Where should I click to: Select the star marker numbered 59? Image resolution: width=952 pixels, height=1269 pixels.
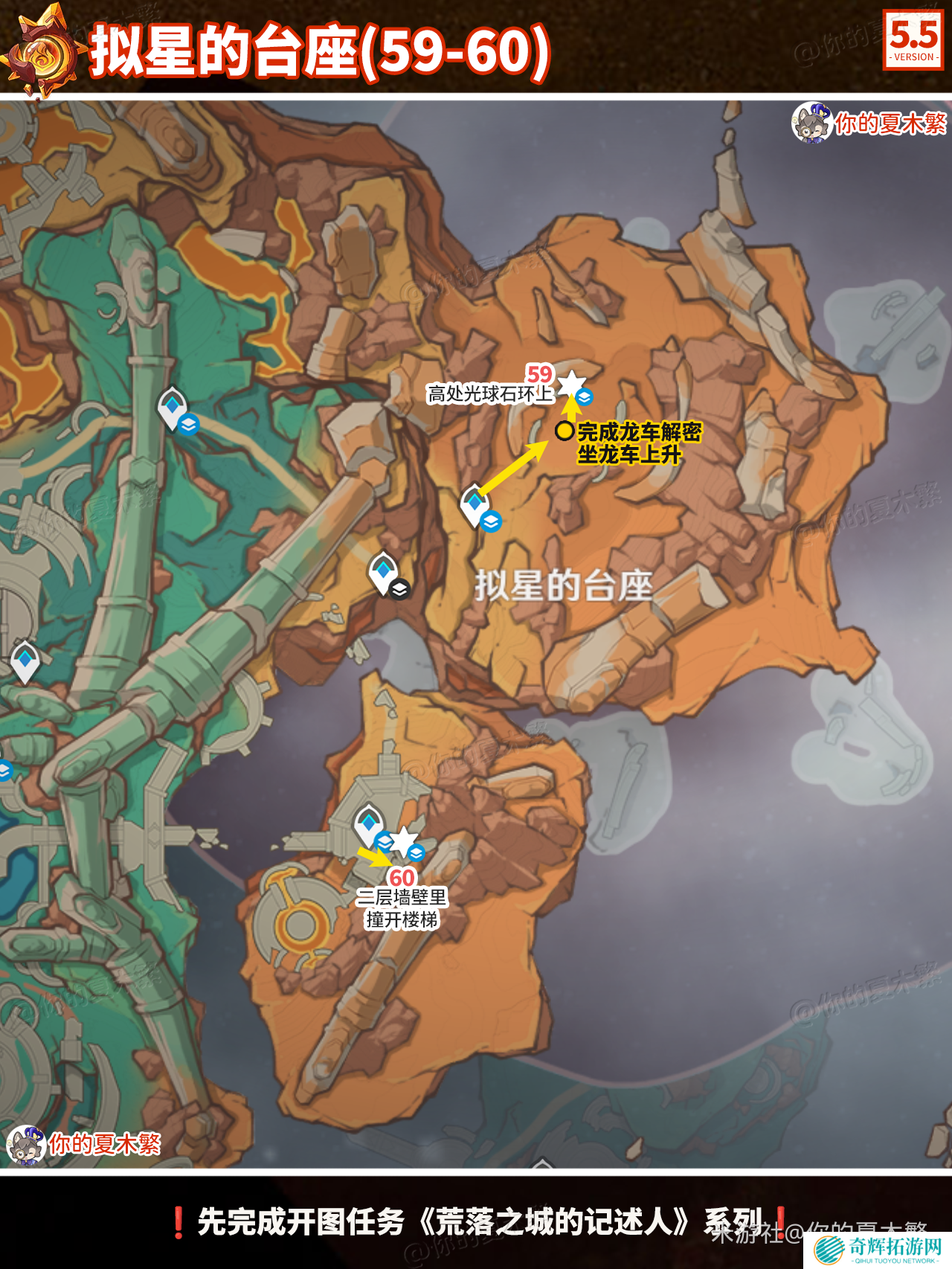click(571, 385)
